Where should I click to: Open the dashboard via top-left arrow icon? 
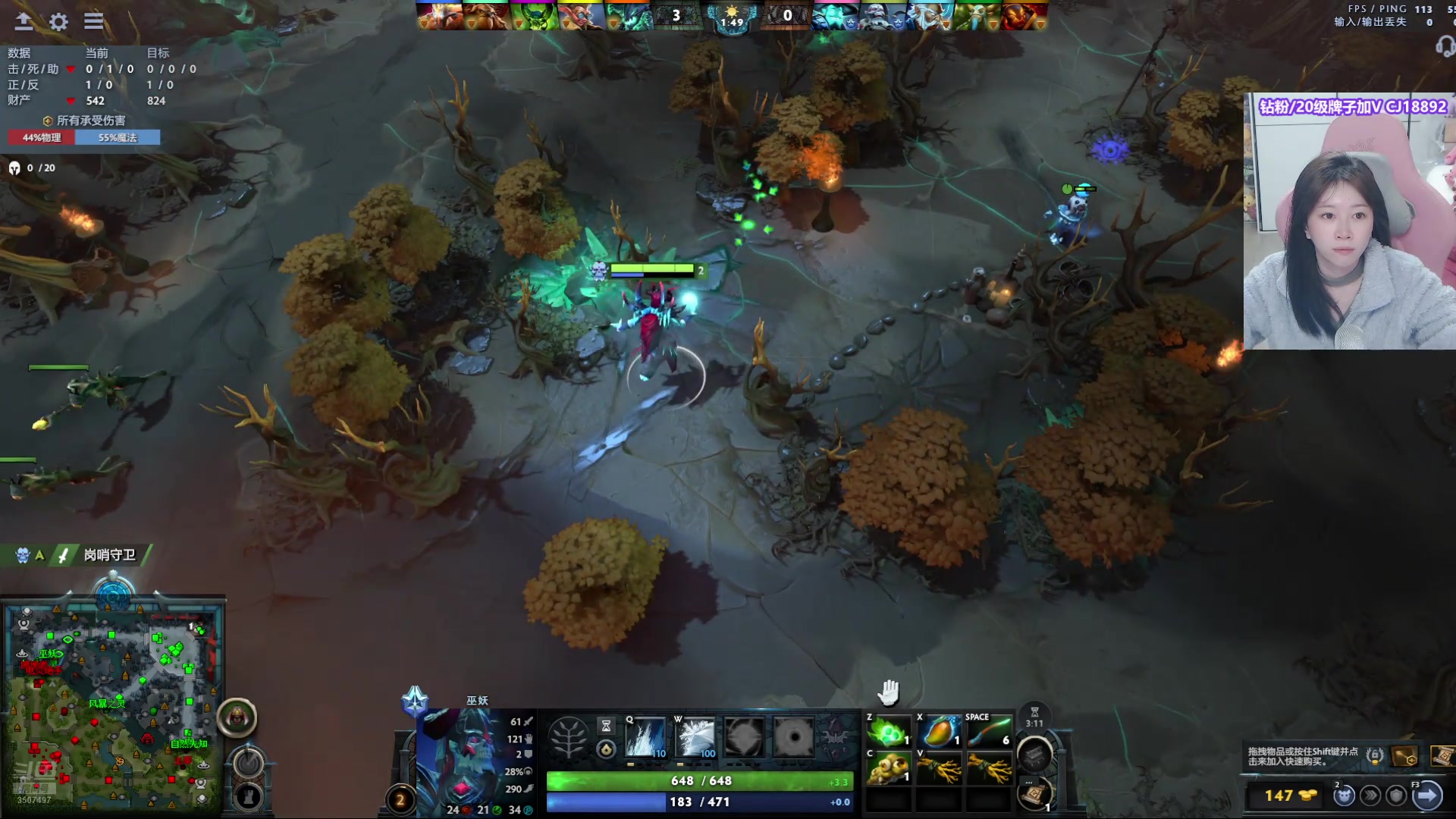(24, 21)
